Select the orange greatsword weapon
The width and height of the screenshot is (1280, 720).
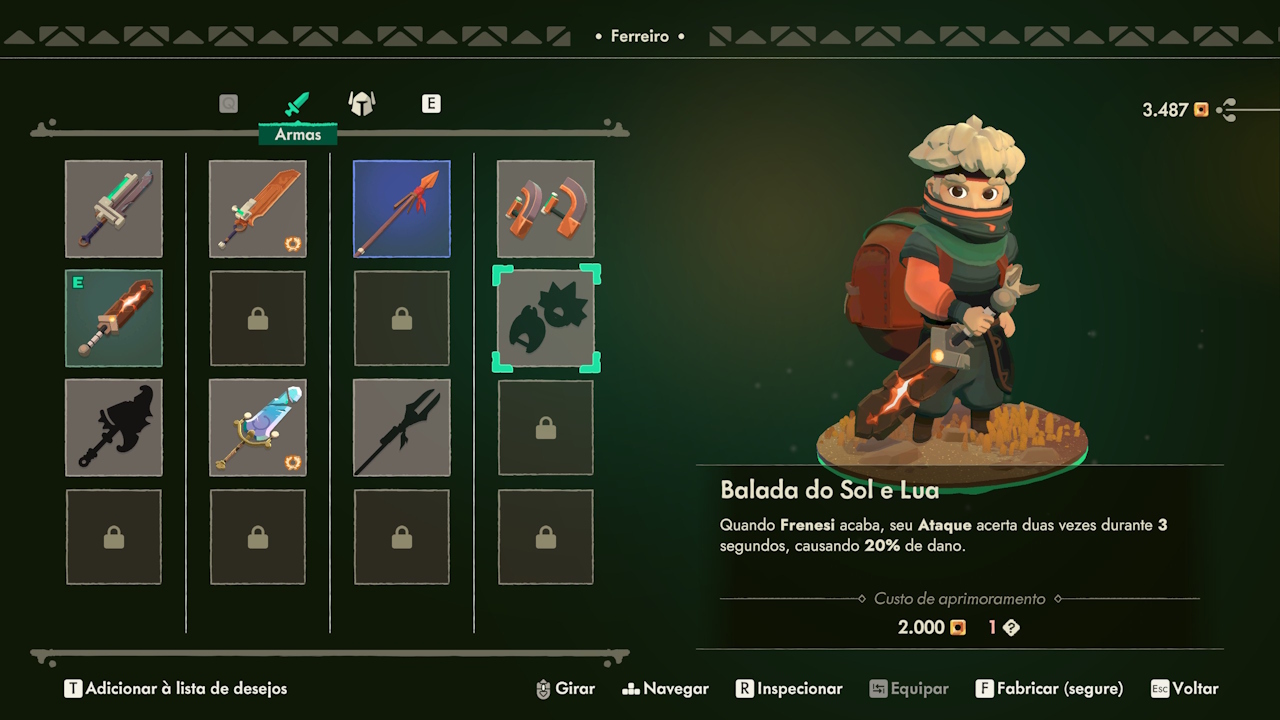click(x=257, y=208)
